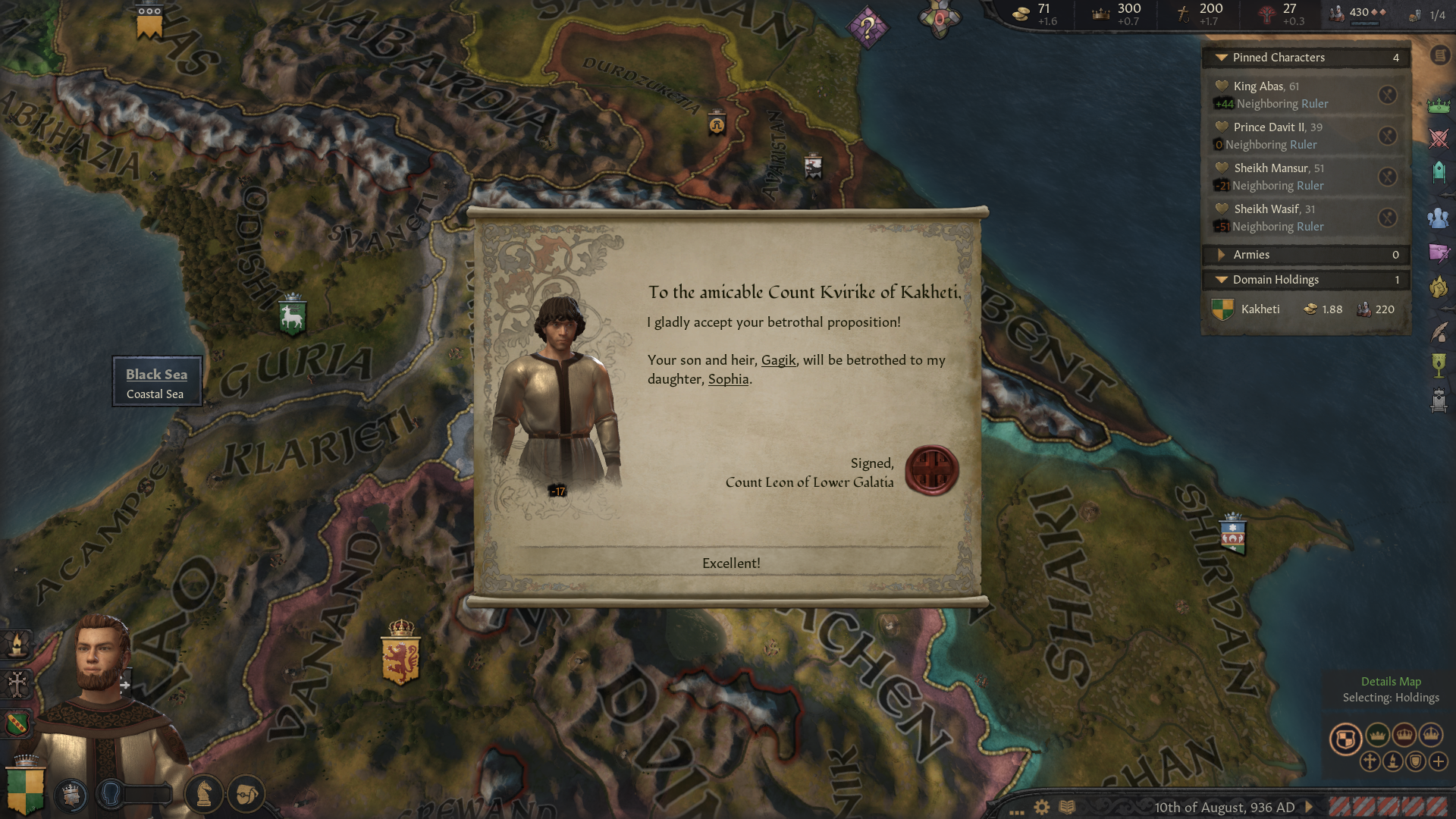The image size is (1456, 819).
Task: Collapse the Pinned Characters list
Action: click(x=1221, y=58)
